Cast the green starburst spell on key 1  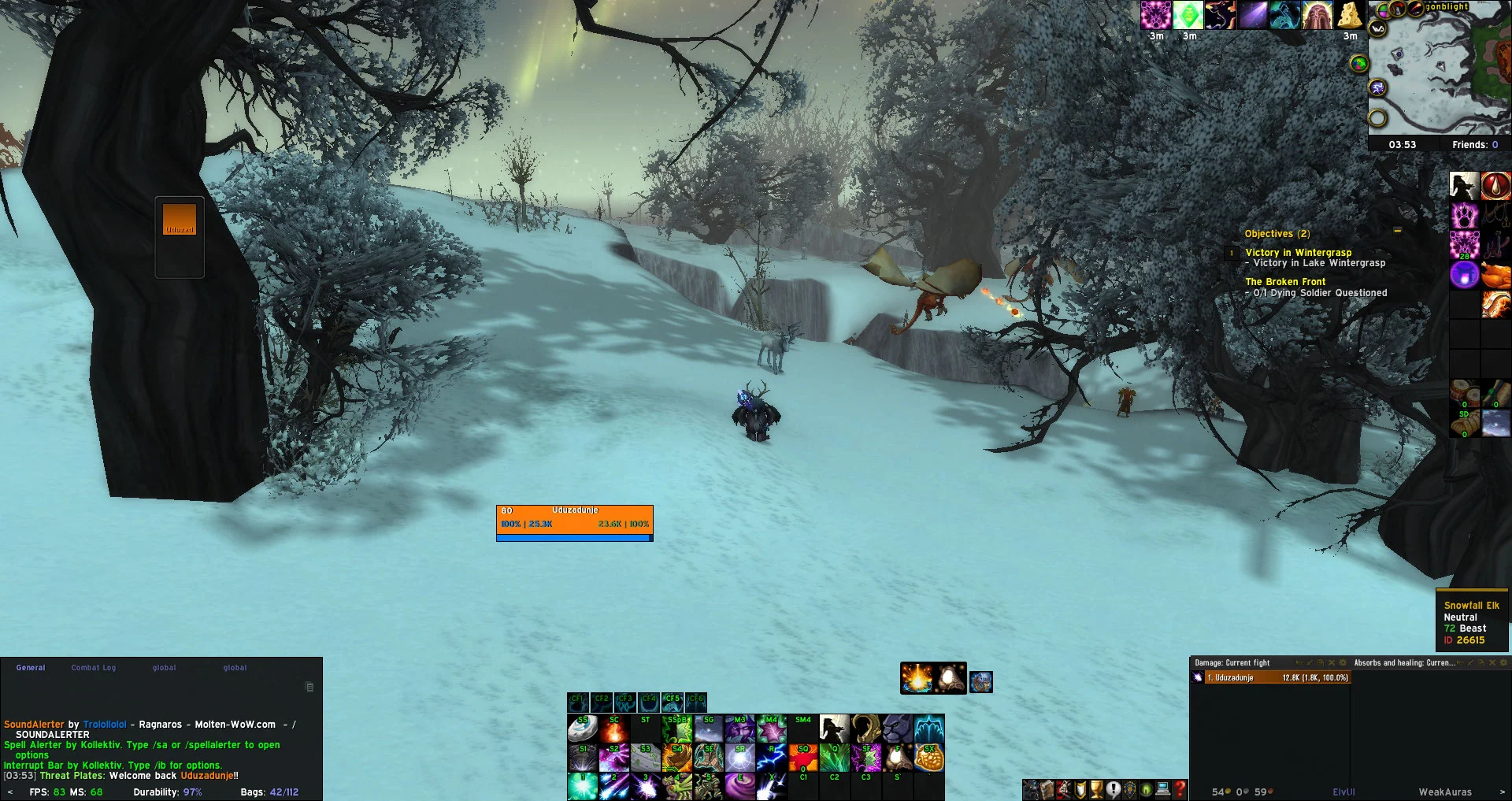point(582,785)
